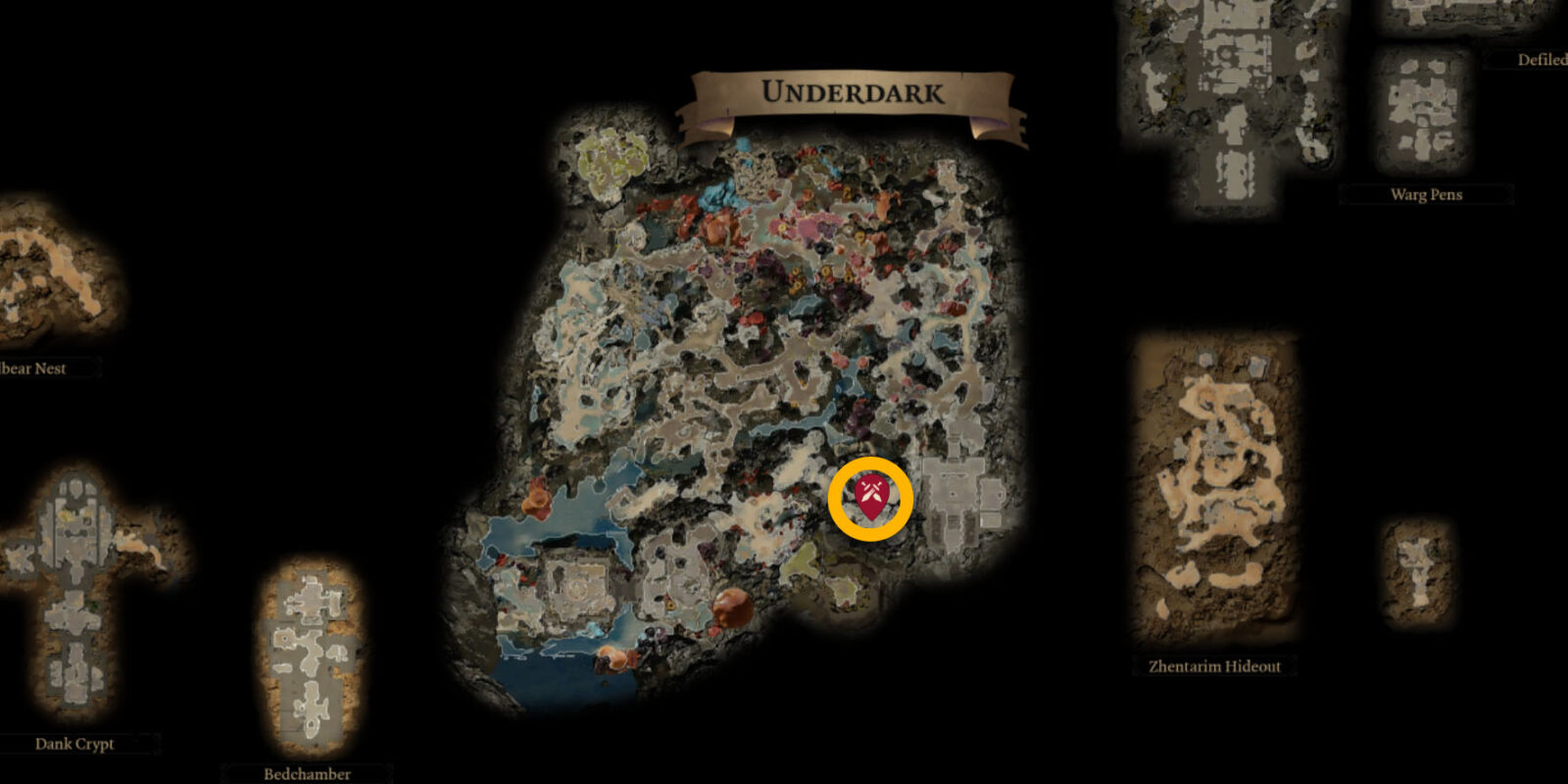
Task: Expand the Warg Pens region label
Action: (x=1426, y=195)
